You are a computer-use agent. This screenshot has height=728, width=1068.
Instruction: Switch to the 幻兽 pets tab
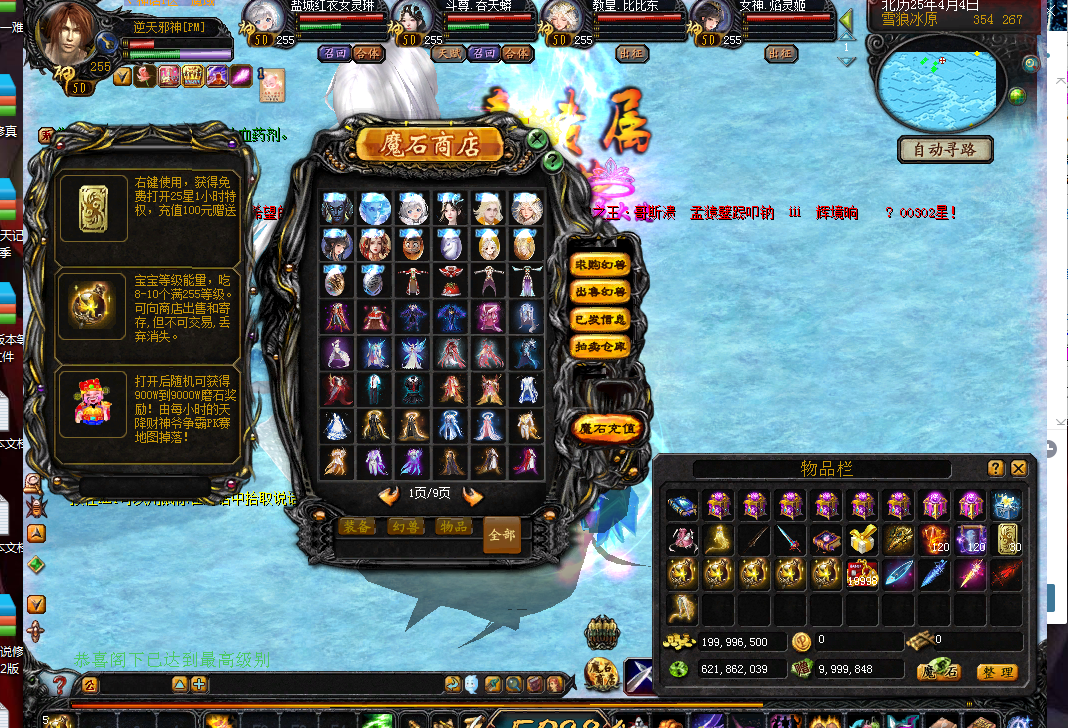click(x=405, y=526)
